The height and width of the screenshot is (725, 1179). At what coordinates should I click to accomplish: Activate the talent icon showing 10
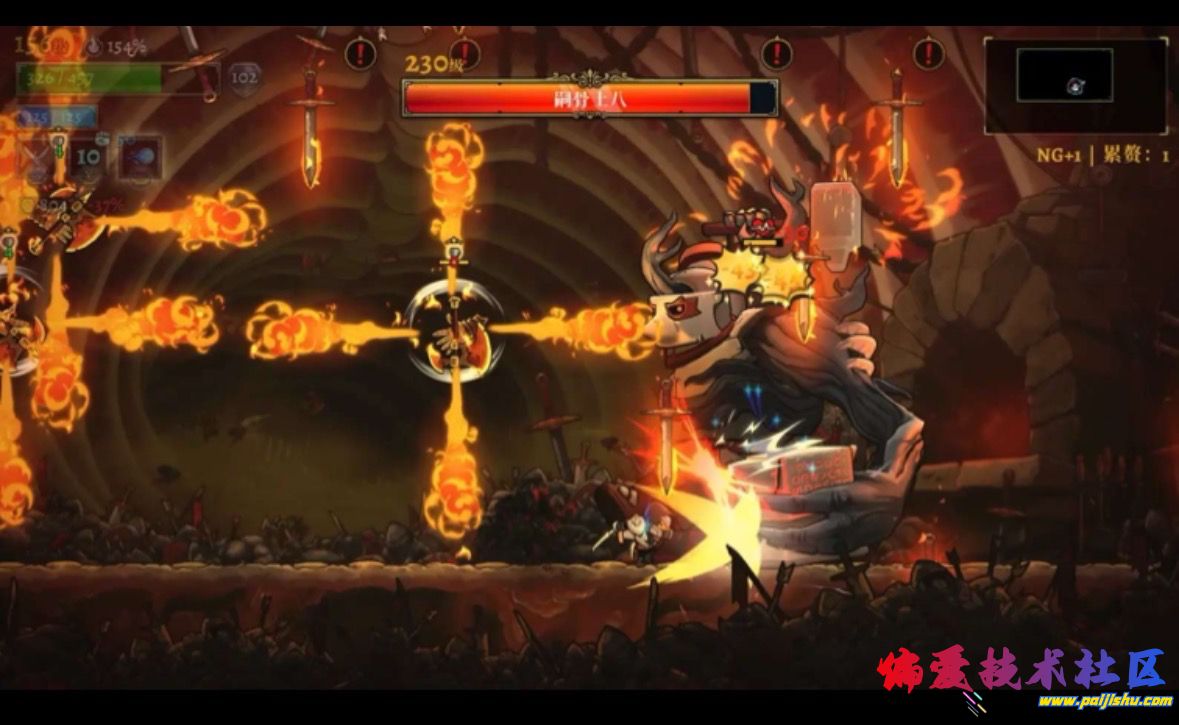click(89, 158)
